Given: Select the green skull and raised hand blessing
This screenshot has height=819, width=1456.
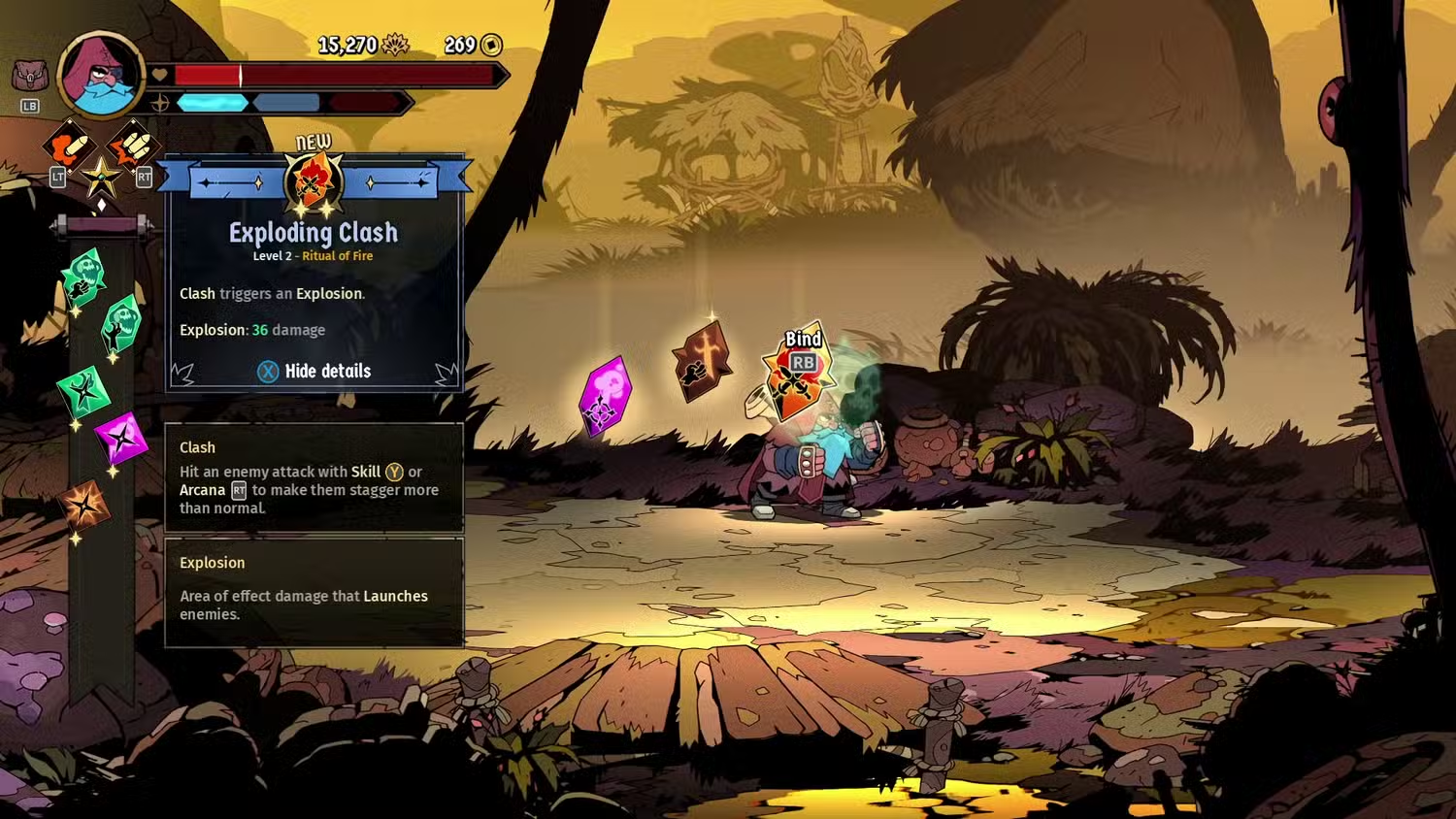Looking at the screenshot, I should [x=121, y=323].
